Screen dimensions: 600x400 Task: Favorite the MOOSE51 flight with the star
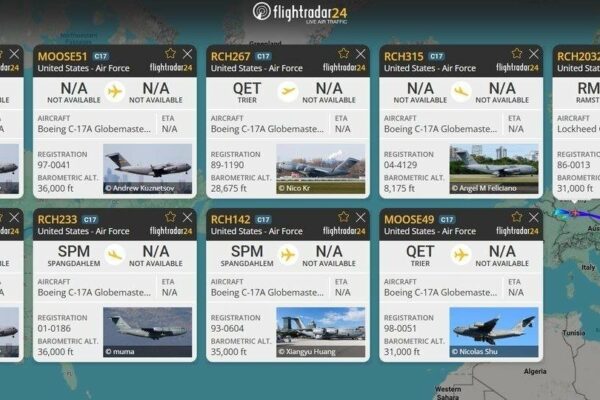click(x=170, y=53)
